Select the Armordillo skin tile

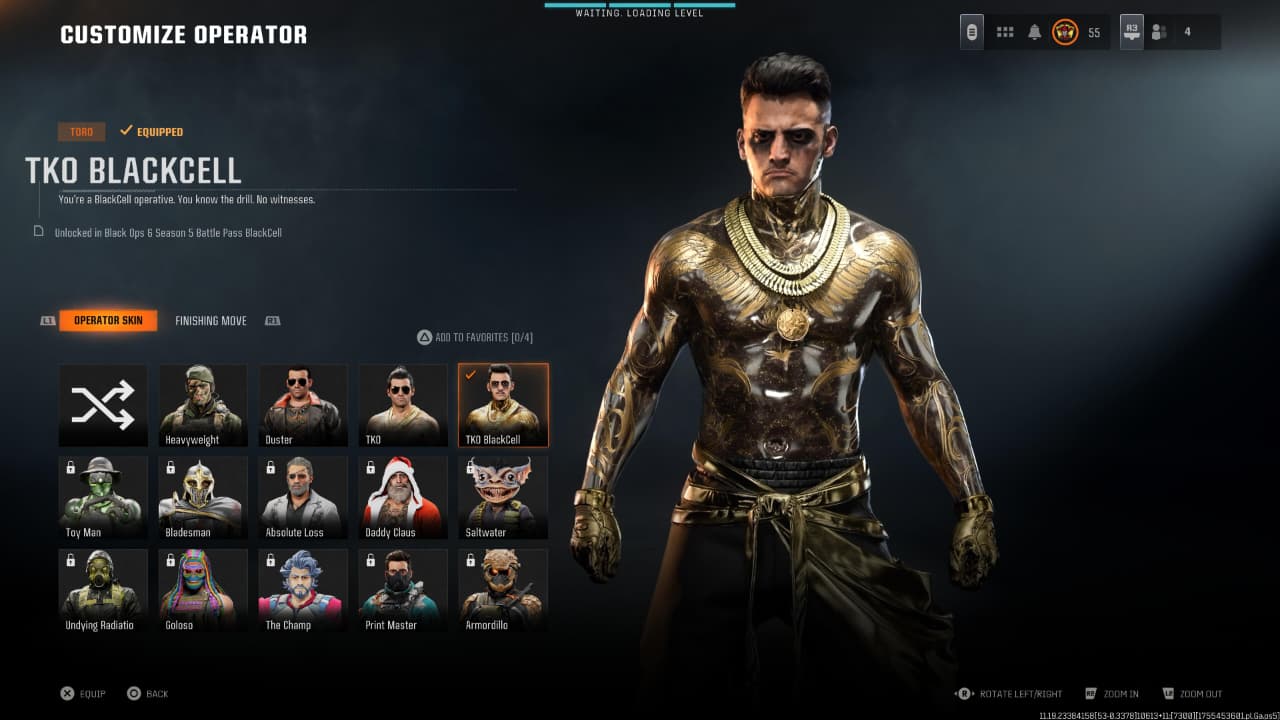(x=503, y=590)
